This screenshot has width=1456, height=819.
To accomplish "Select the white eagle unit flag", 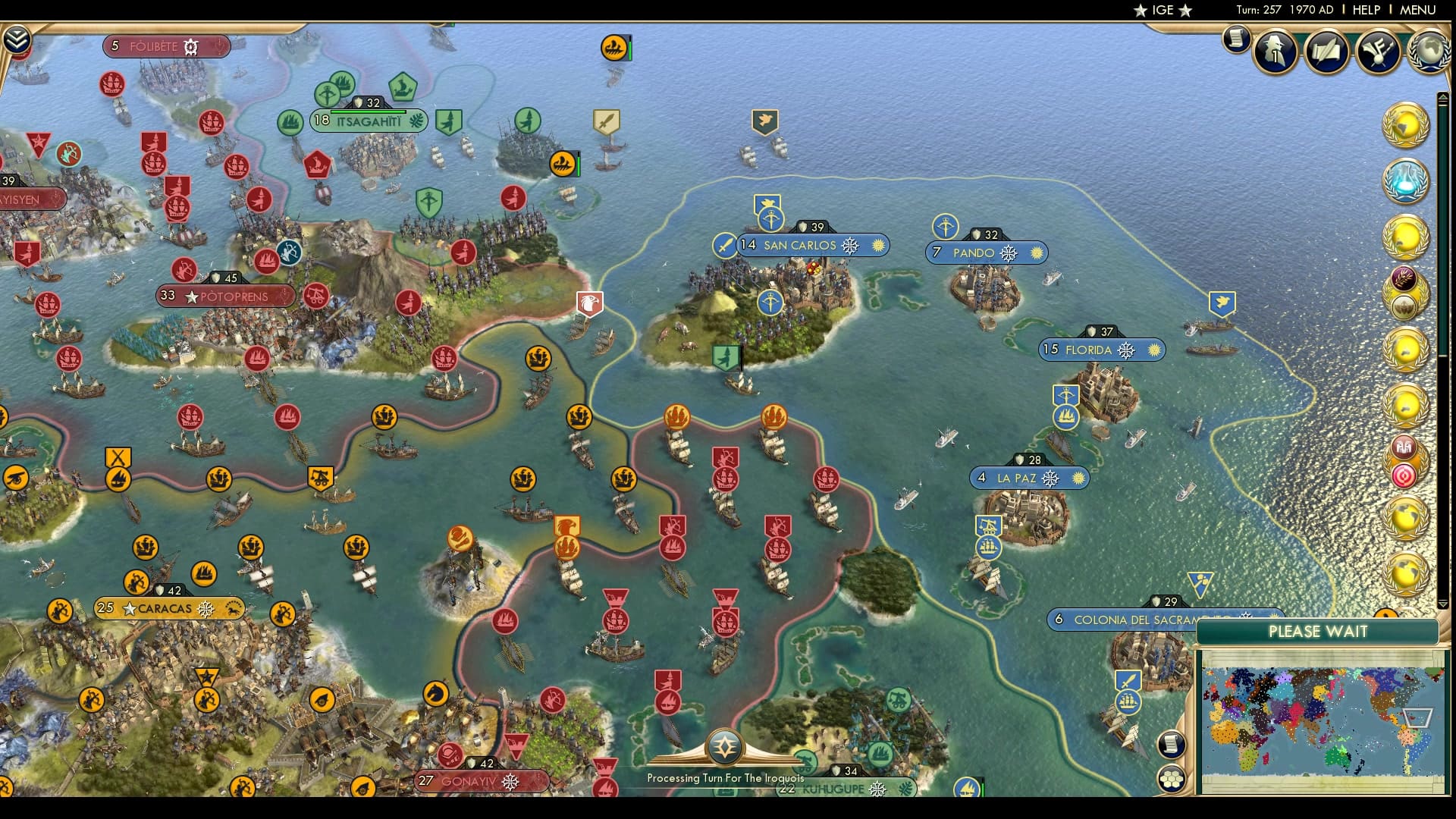I will click(589, 302).
